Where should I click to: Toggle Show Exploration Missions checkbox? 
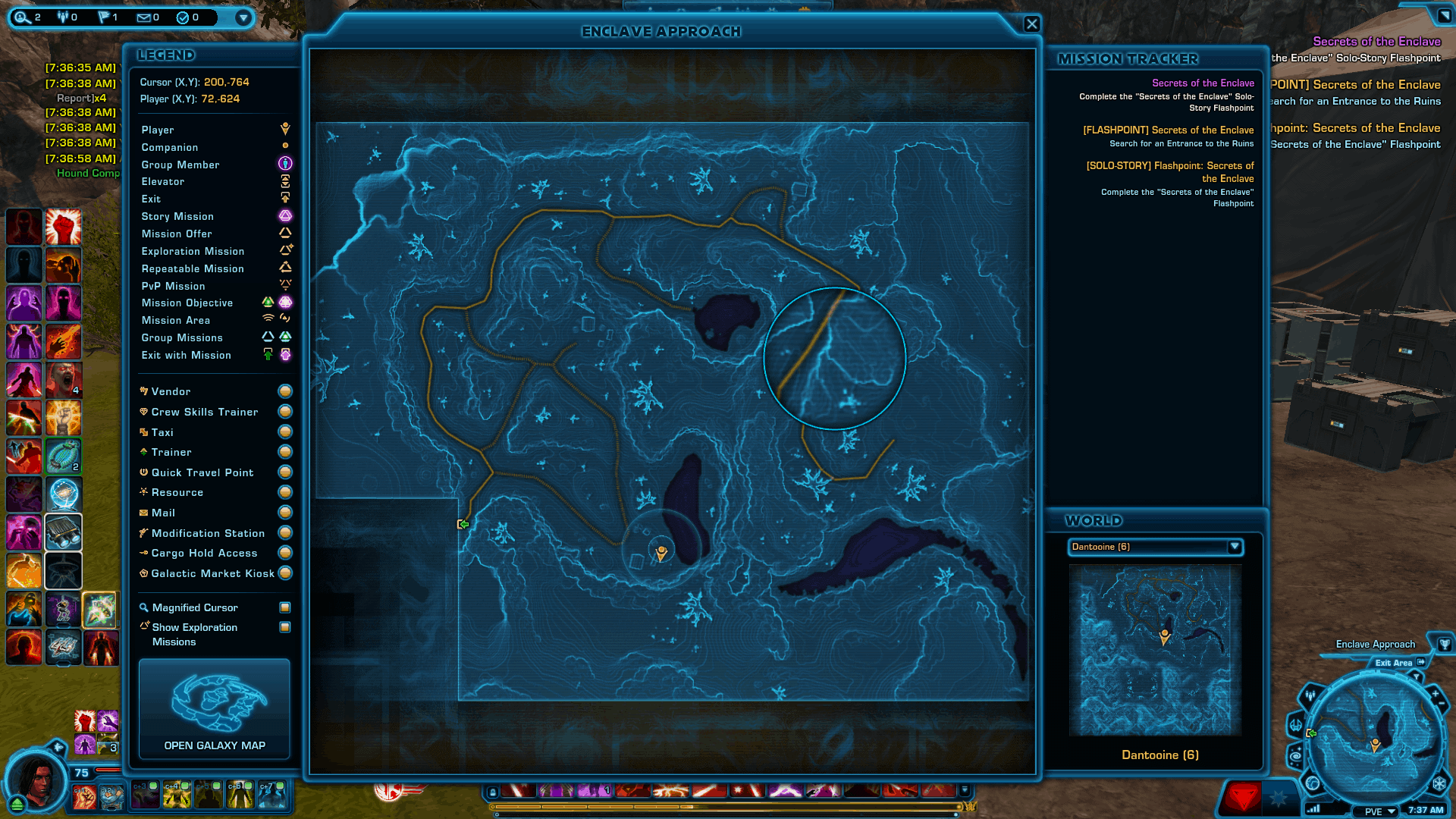285,627
